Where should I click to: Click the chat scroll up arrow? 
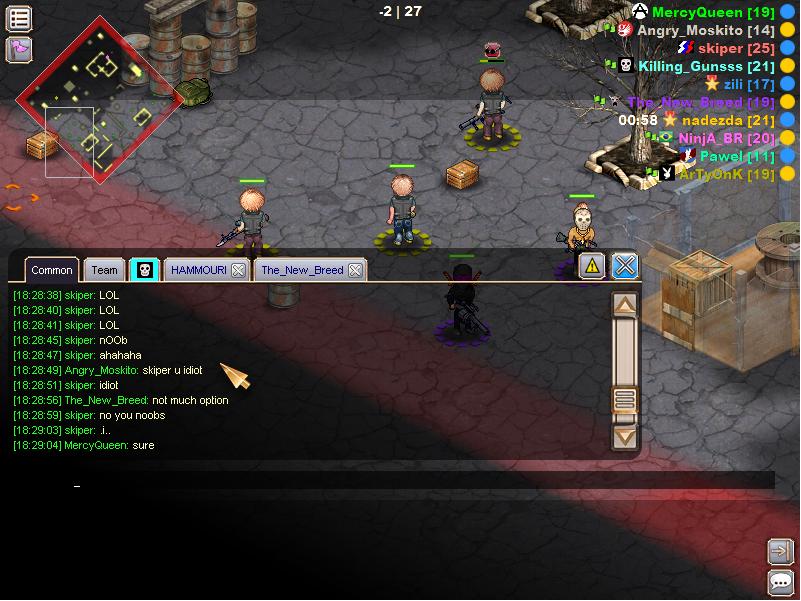pyautogui.click(x=625, y=304)
